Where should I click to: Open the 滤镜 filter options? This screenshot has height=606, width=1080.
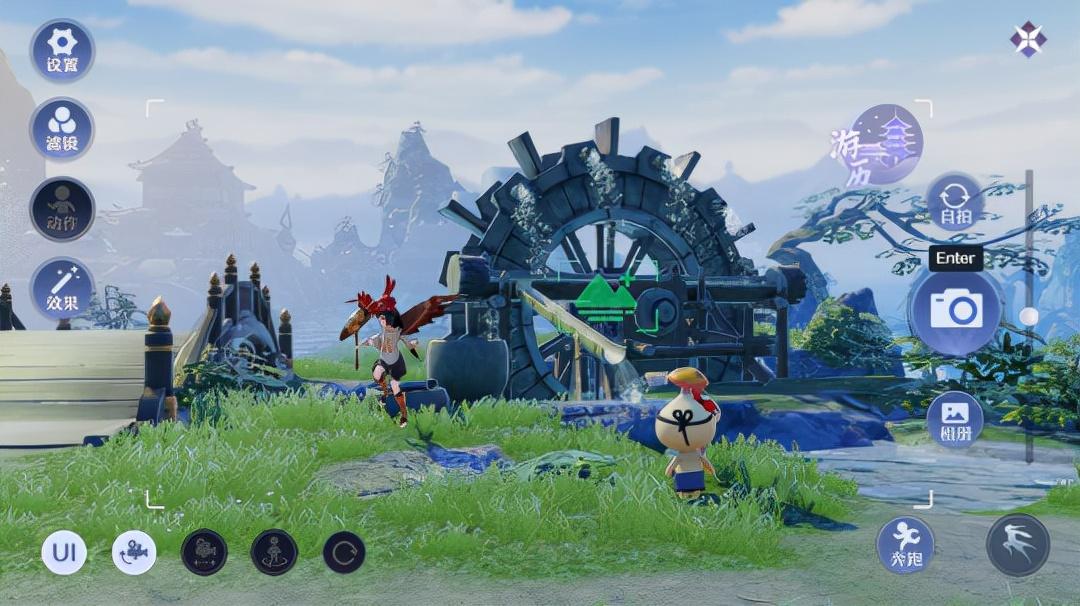(62, 129)
